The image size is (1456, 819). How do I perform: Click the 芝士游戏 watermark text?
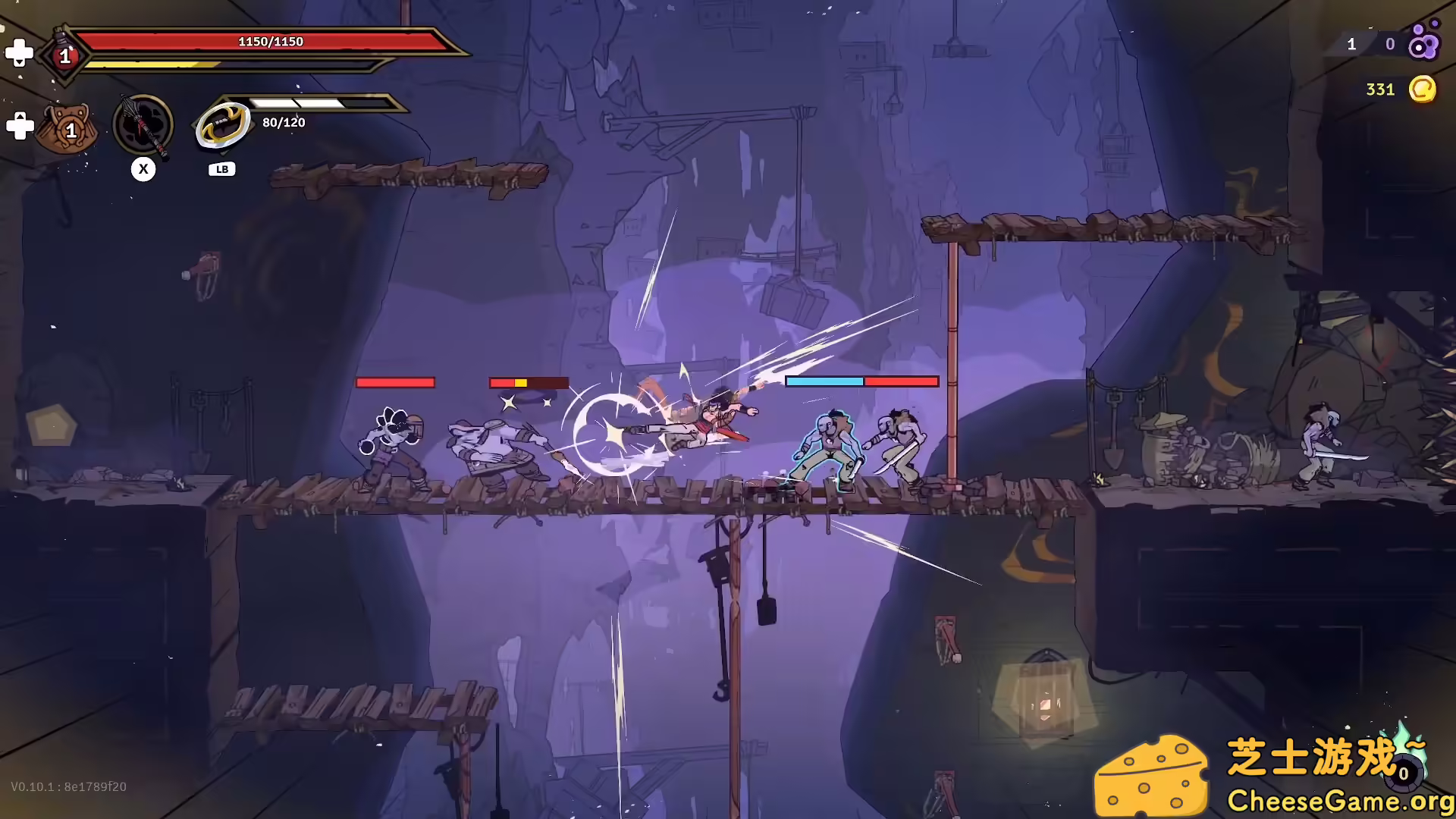click(1316, 755)
